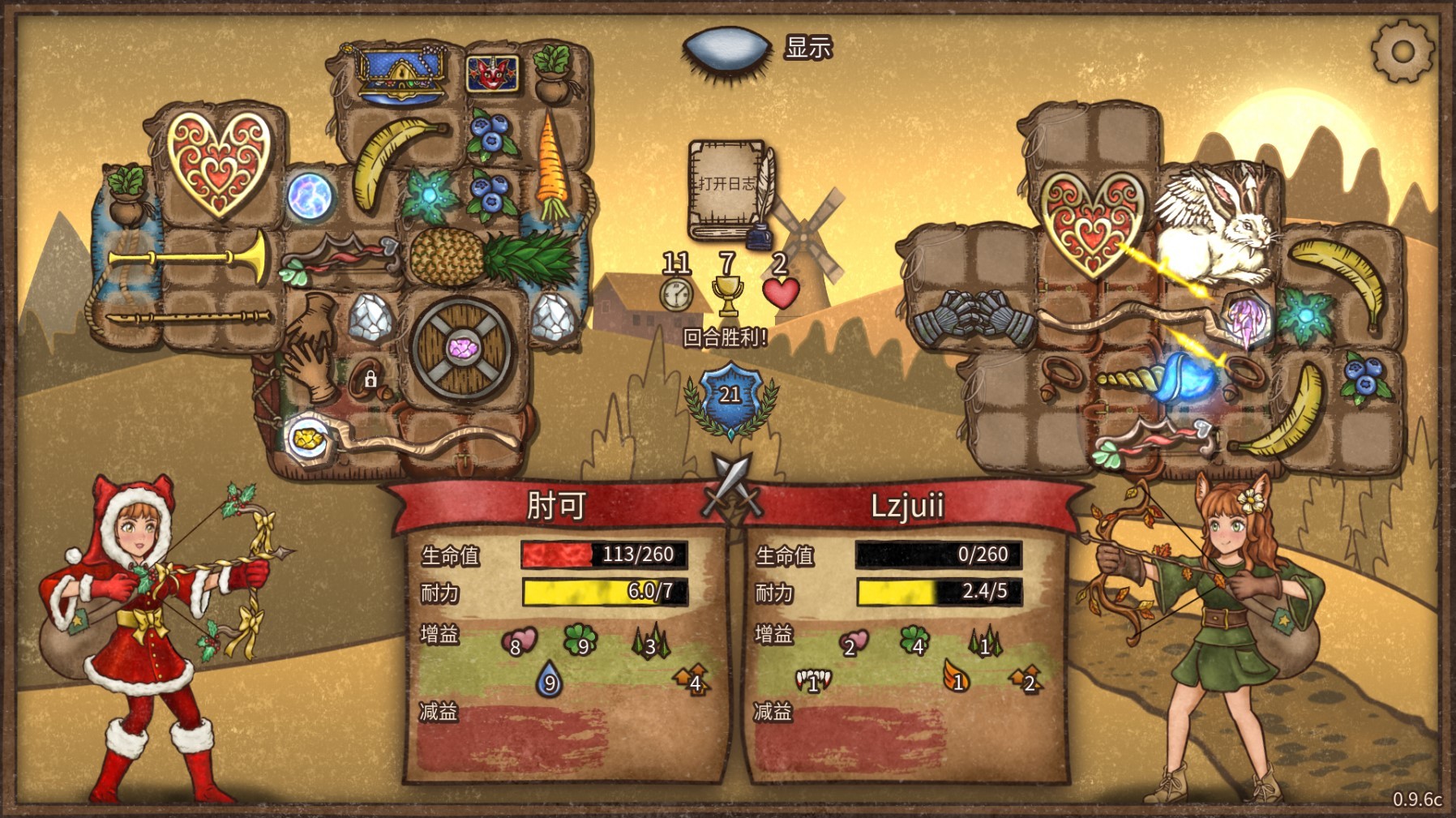Select the blue rank shield badge
This screenshot has width=1456, height=818.
(730, 396)
